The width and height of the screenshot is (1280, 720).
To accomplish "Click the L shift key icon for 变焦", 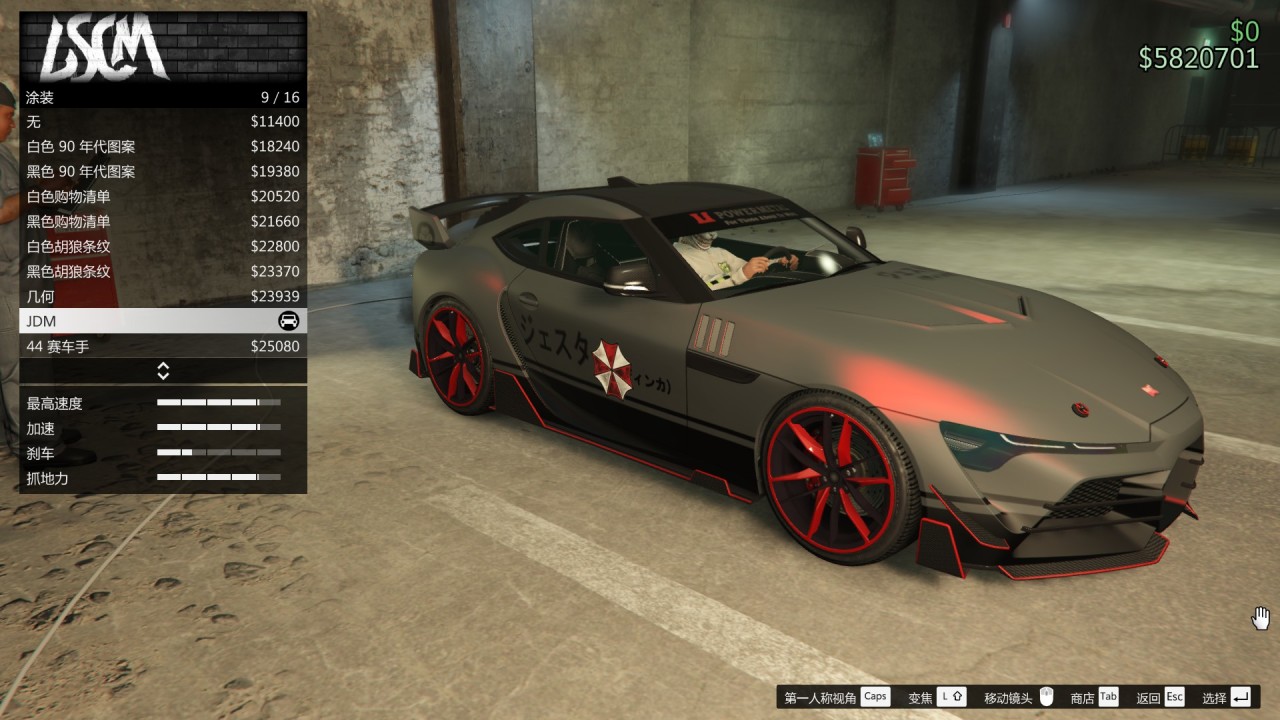I will 951,696.
